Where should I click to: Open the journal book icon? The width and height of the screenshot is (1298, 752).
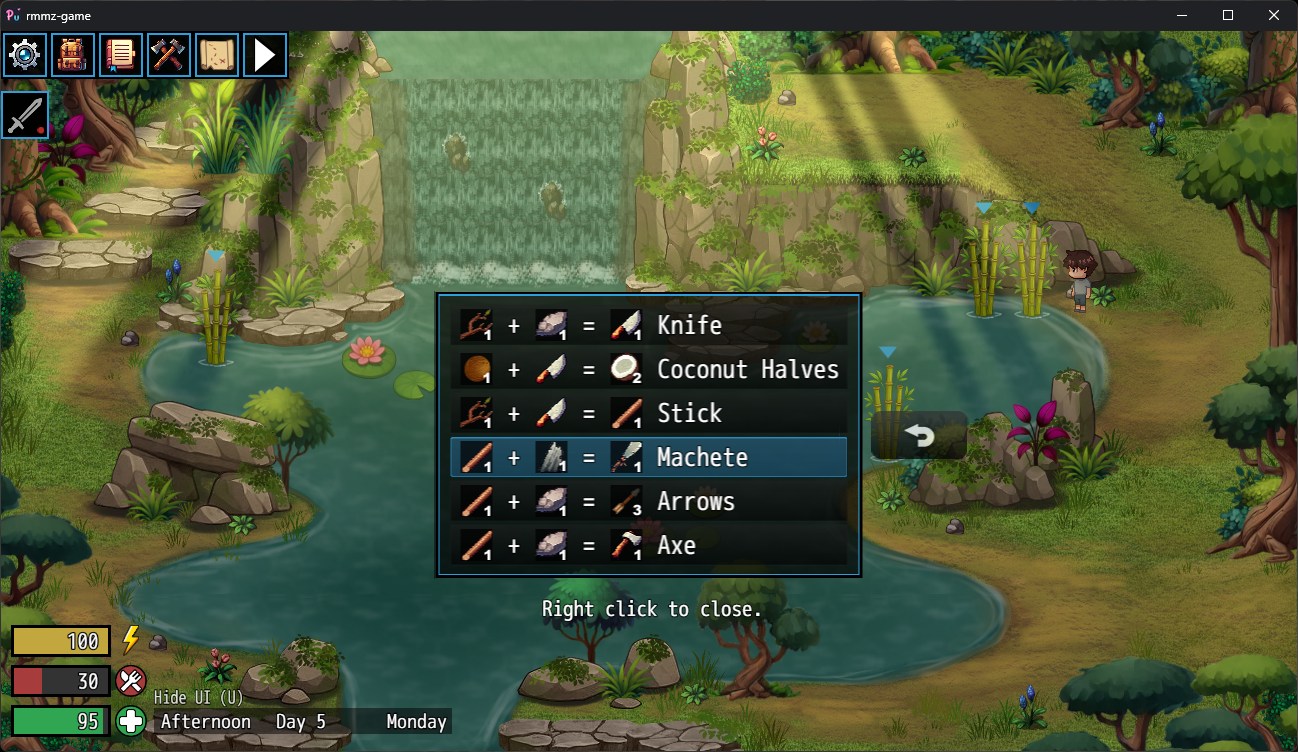120,55
